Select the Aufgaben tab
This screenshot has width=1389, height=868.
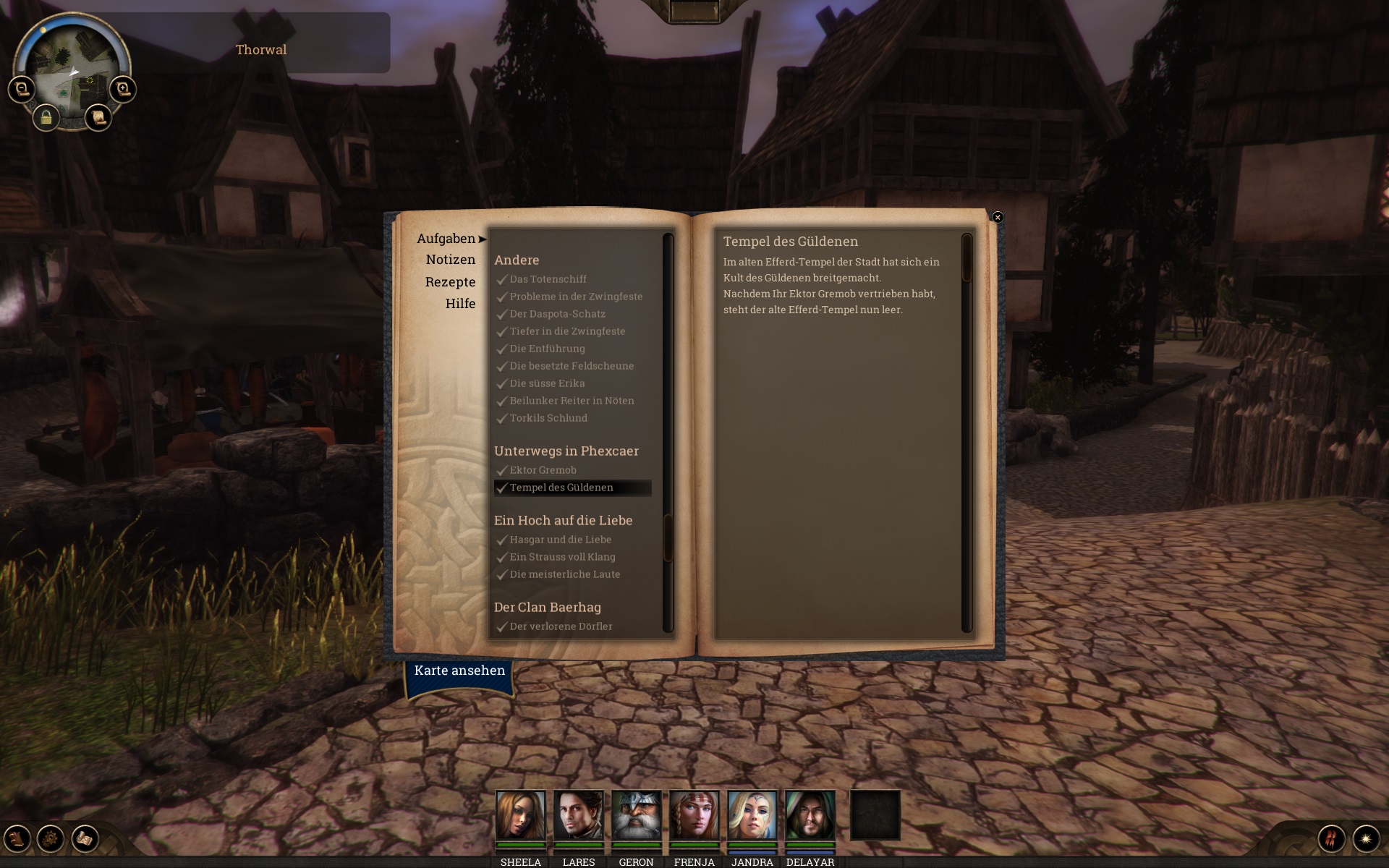[x=446, y=239]
